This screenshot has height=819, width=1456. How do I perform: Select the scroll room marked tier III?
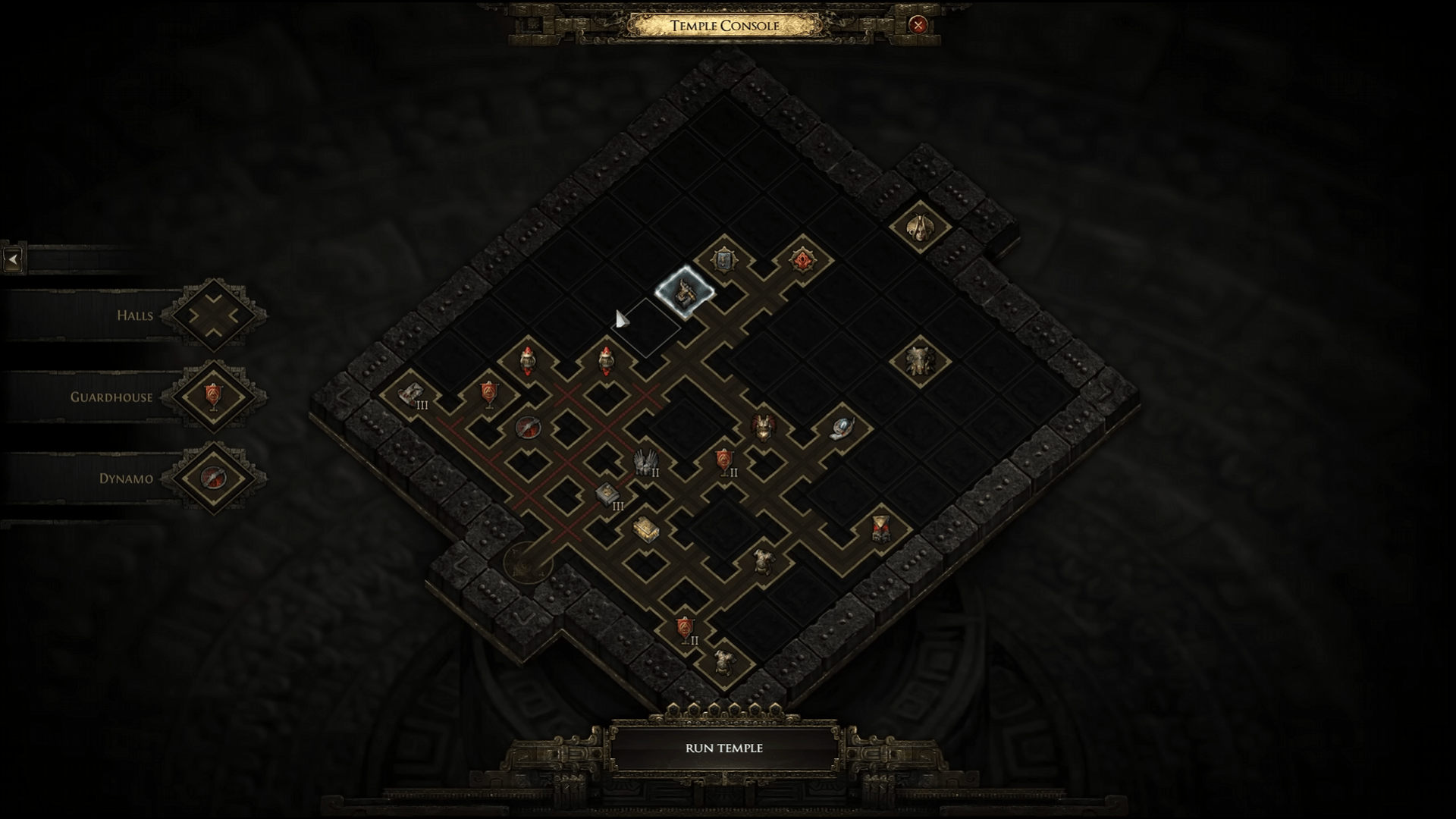[410, 394]
